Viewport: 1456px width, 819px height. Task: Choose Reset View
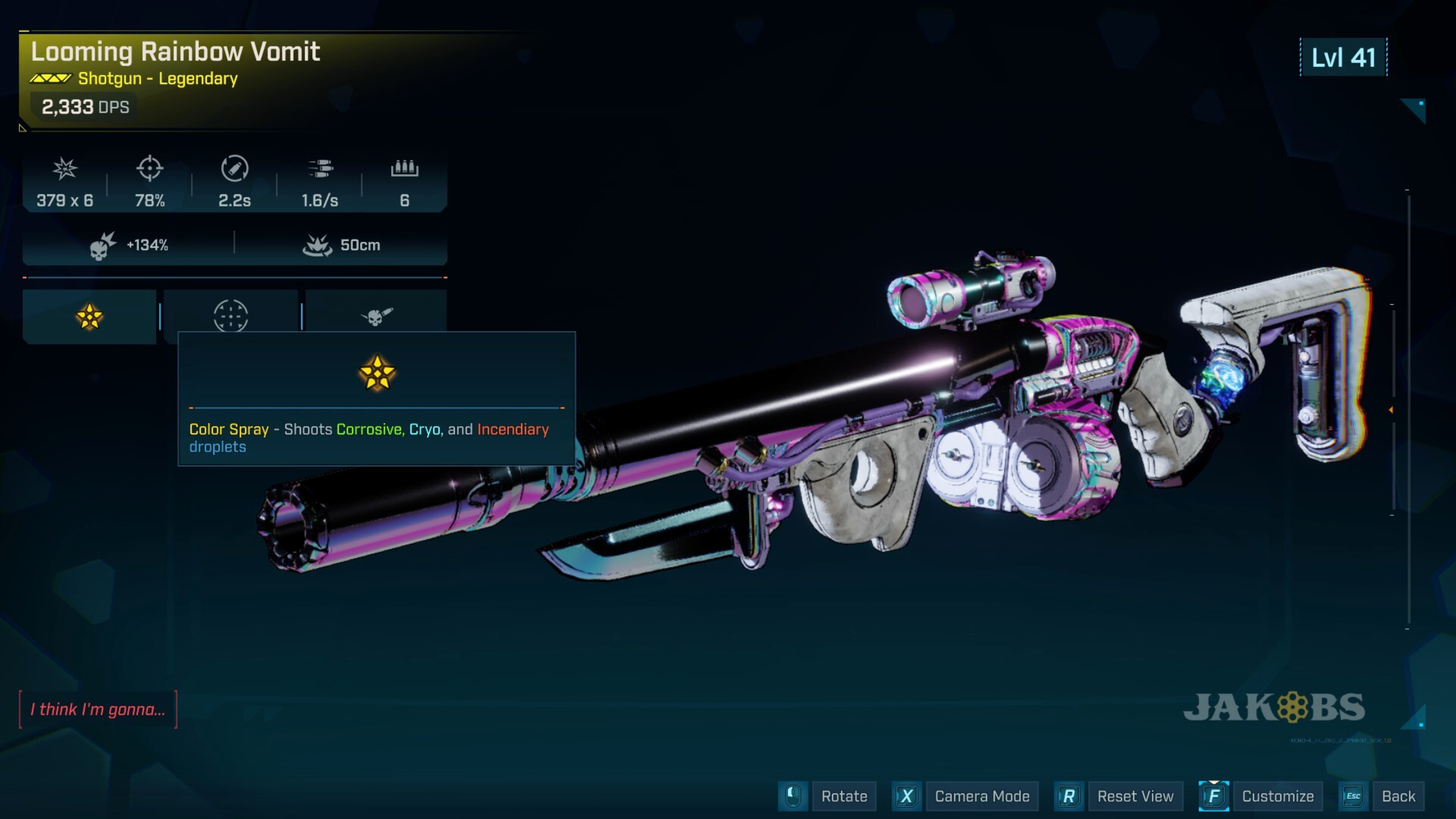point(1135,796)
